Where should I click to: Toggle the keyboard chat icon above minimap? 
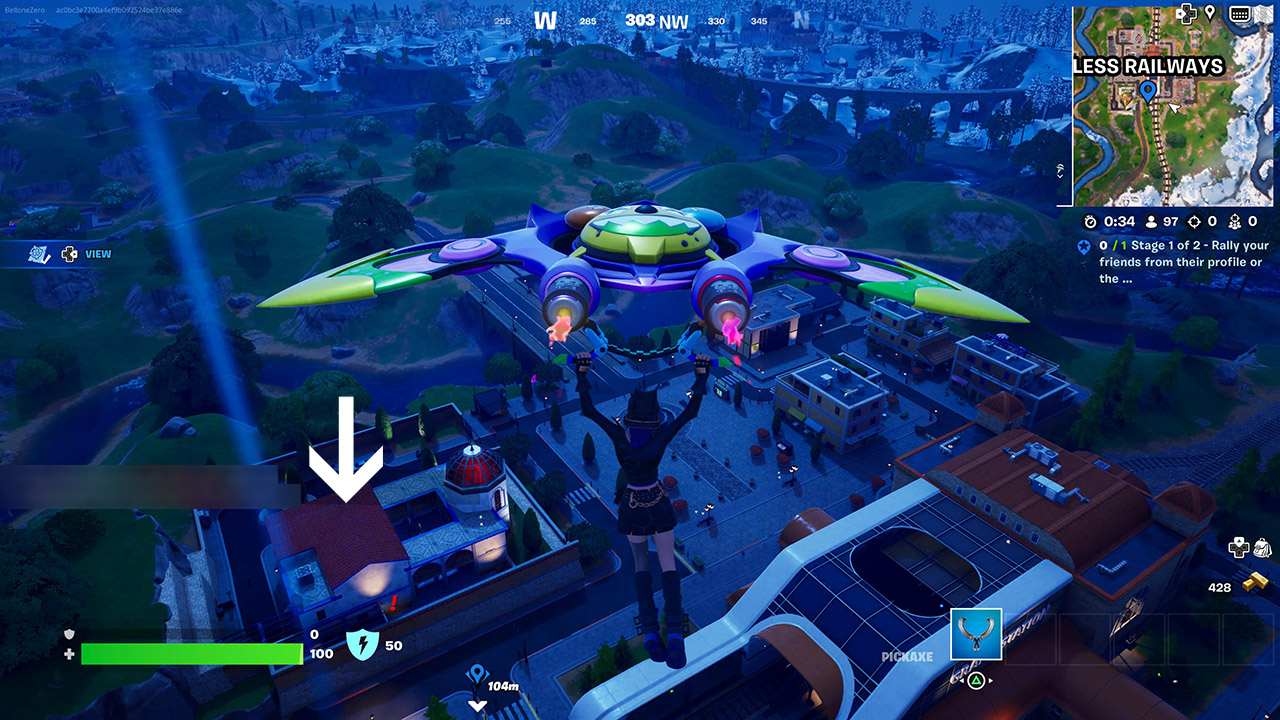tap(1240, 14)
